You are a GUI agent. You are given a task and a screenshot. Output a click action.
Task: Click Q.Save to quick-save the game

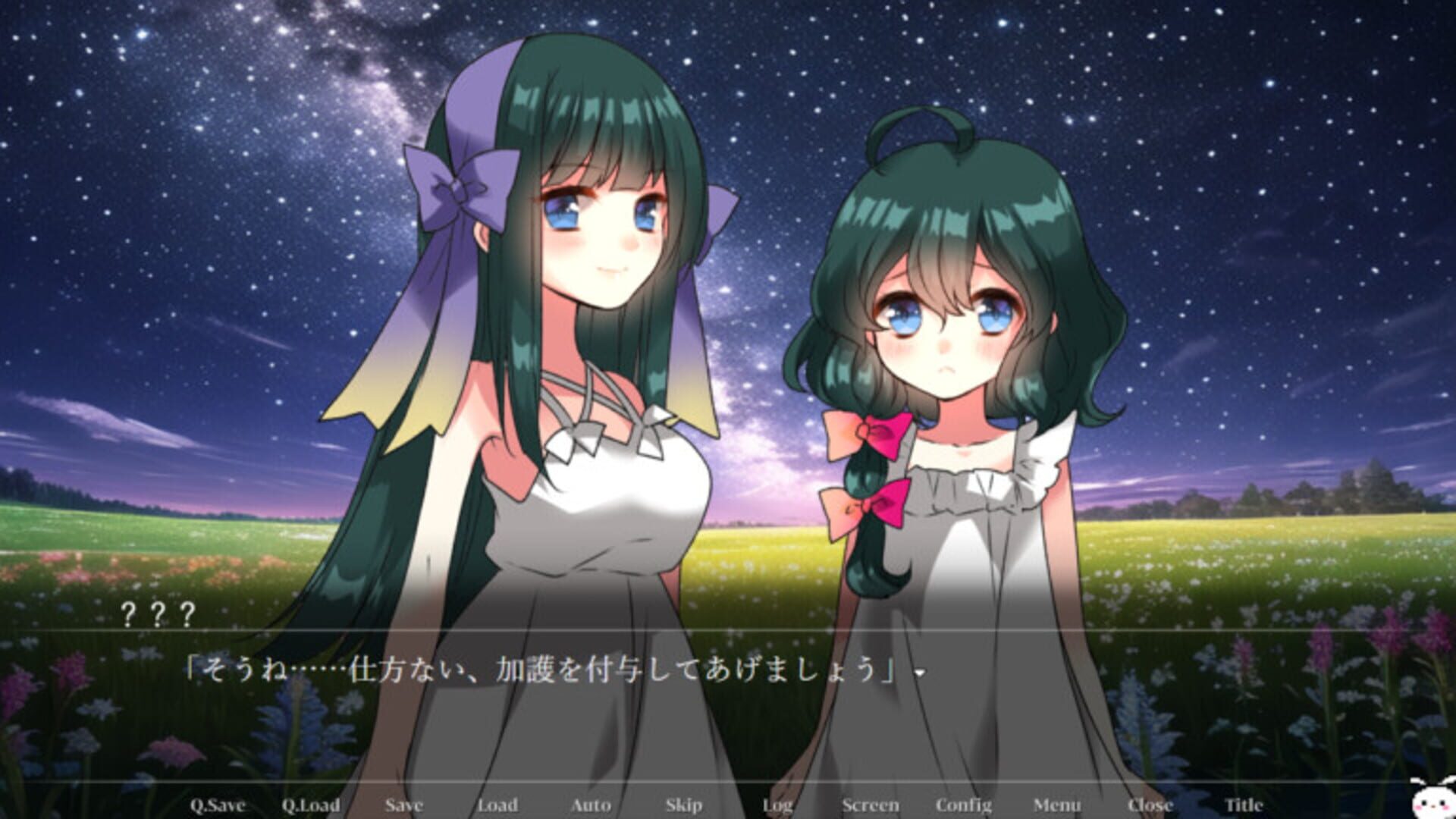click(219, 806)
